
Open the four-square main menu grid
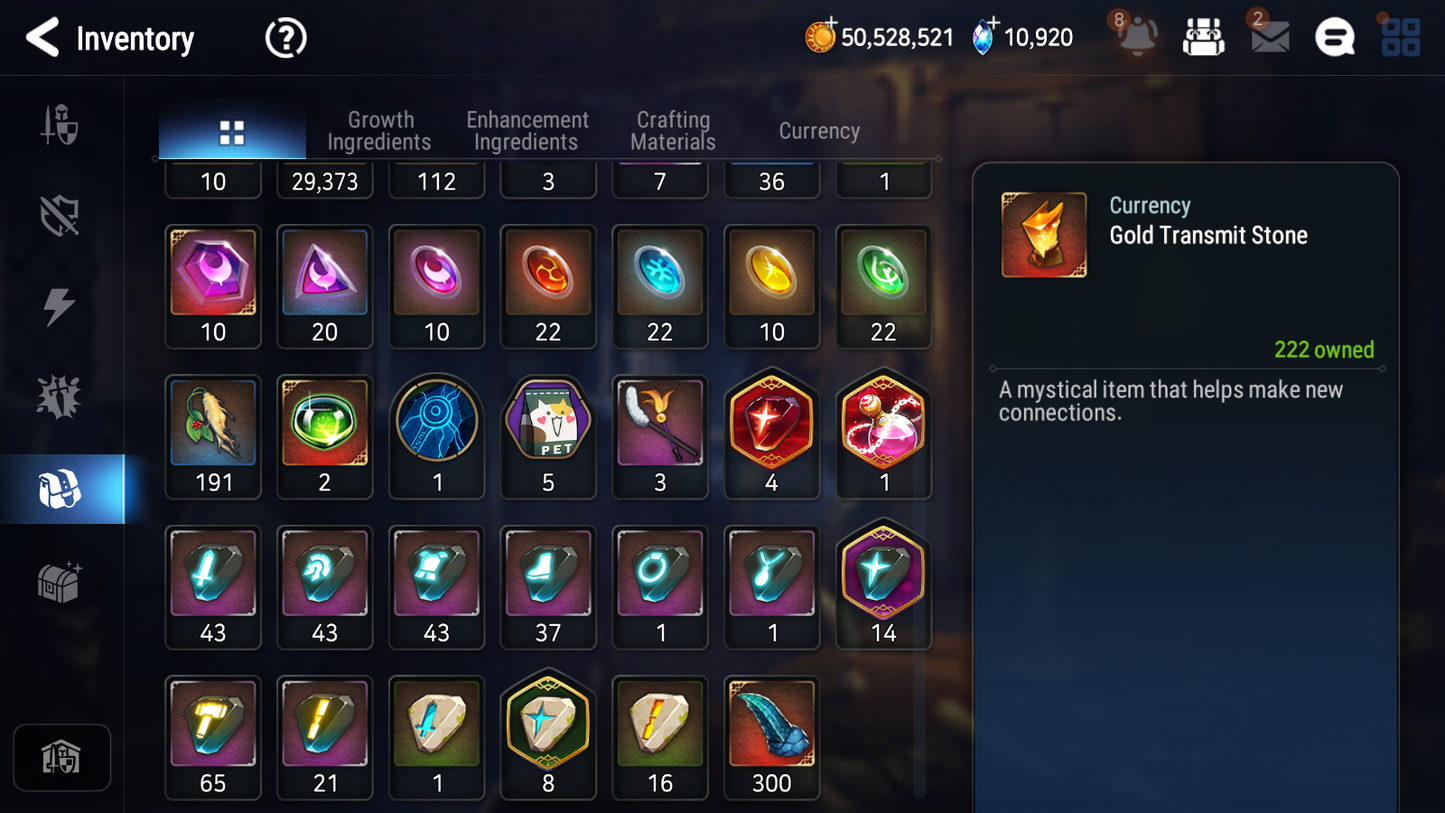point(1400,37)
